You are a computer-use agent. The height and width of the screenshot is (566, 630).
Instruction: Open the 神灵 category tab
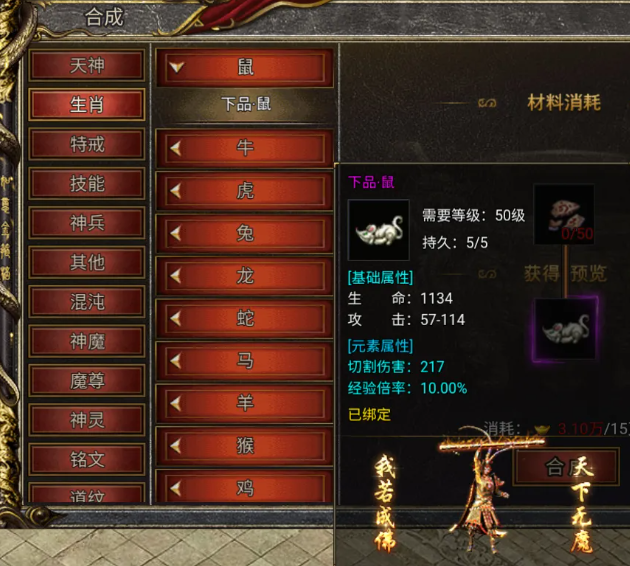point(87,420)
